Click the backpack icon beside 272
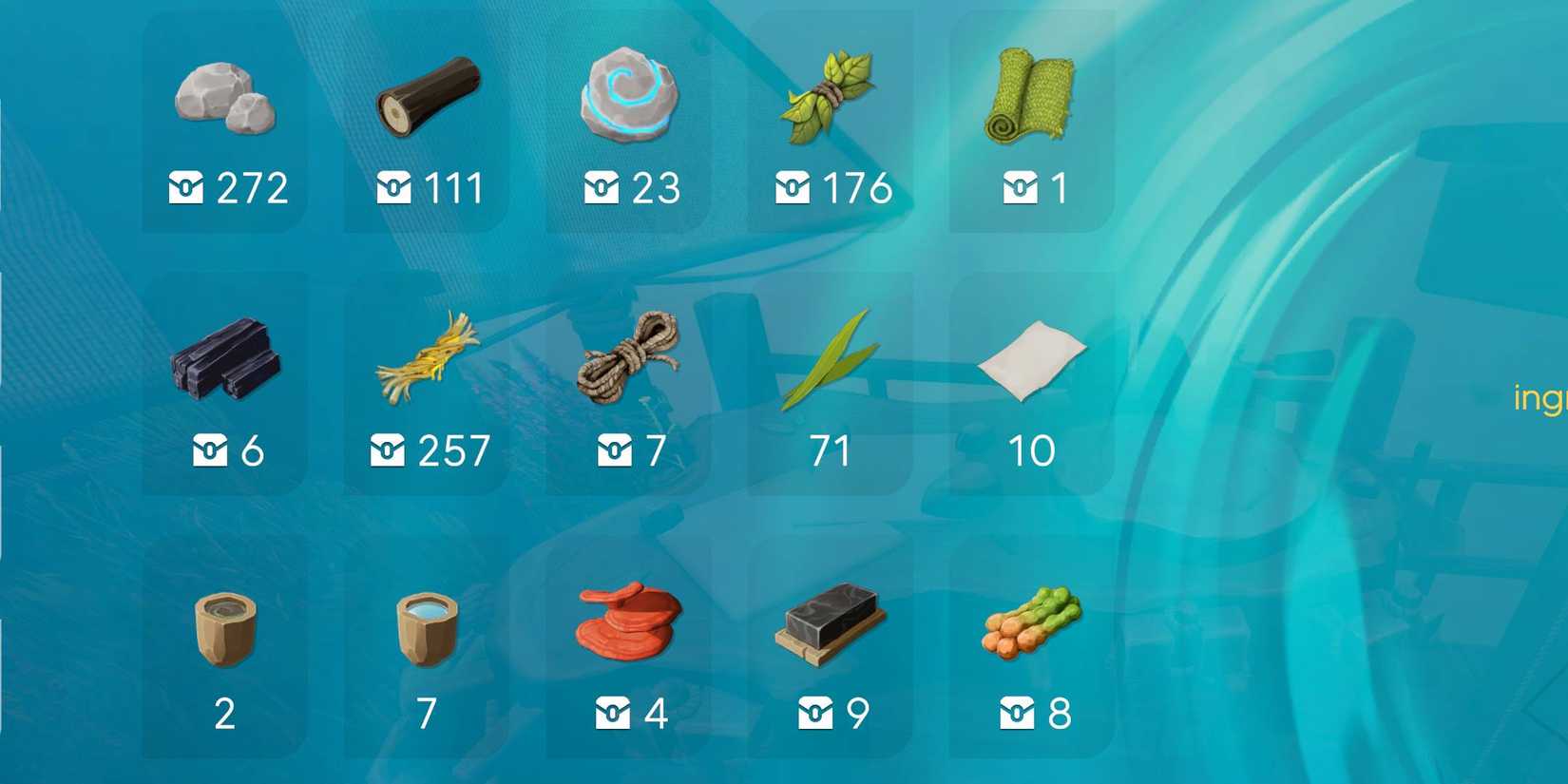1568x784 pixels. [x=188, y=188]
